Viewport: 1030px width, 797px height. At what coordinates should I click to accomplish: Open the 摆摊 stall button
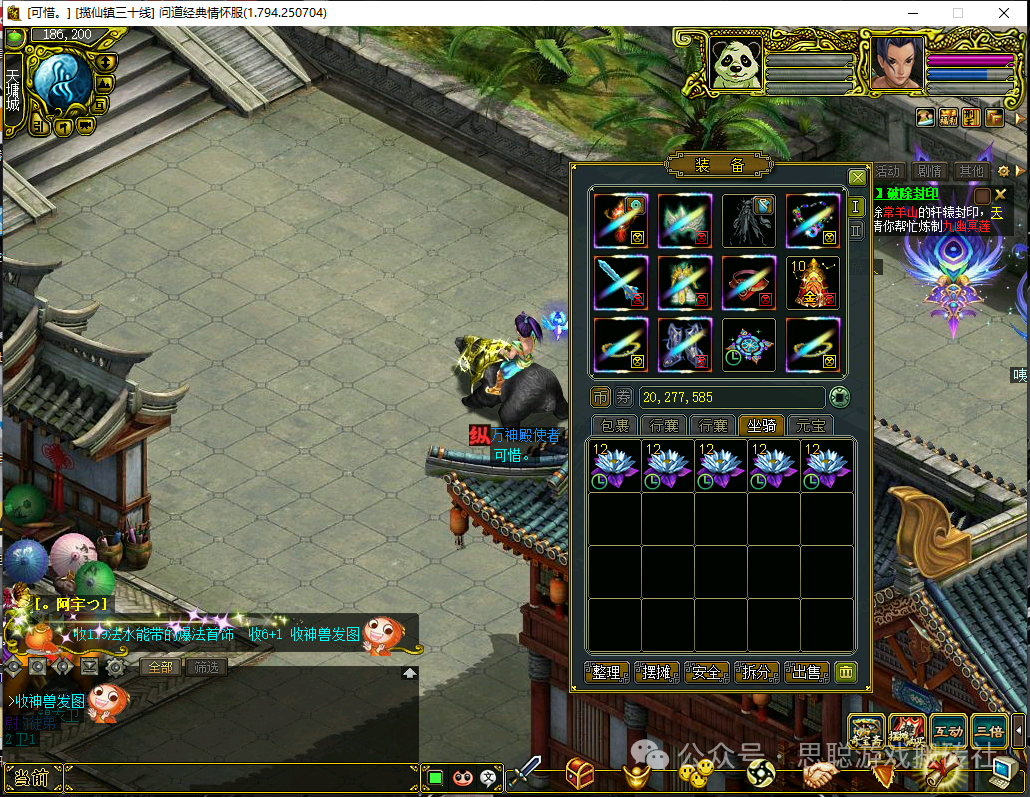(x=657, y=672)
